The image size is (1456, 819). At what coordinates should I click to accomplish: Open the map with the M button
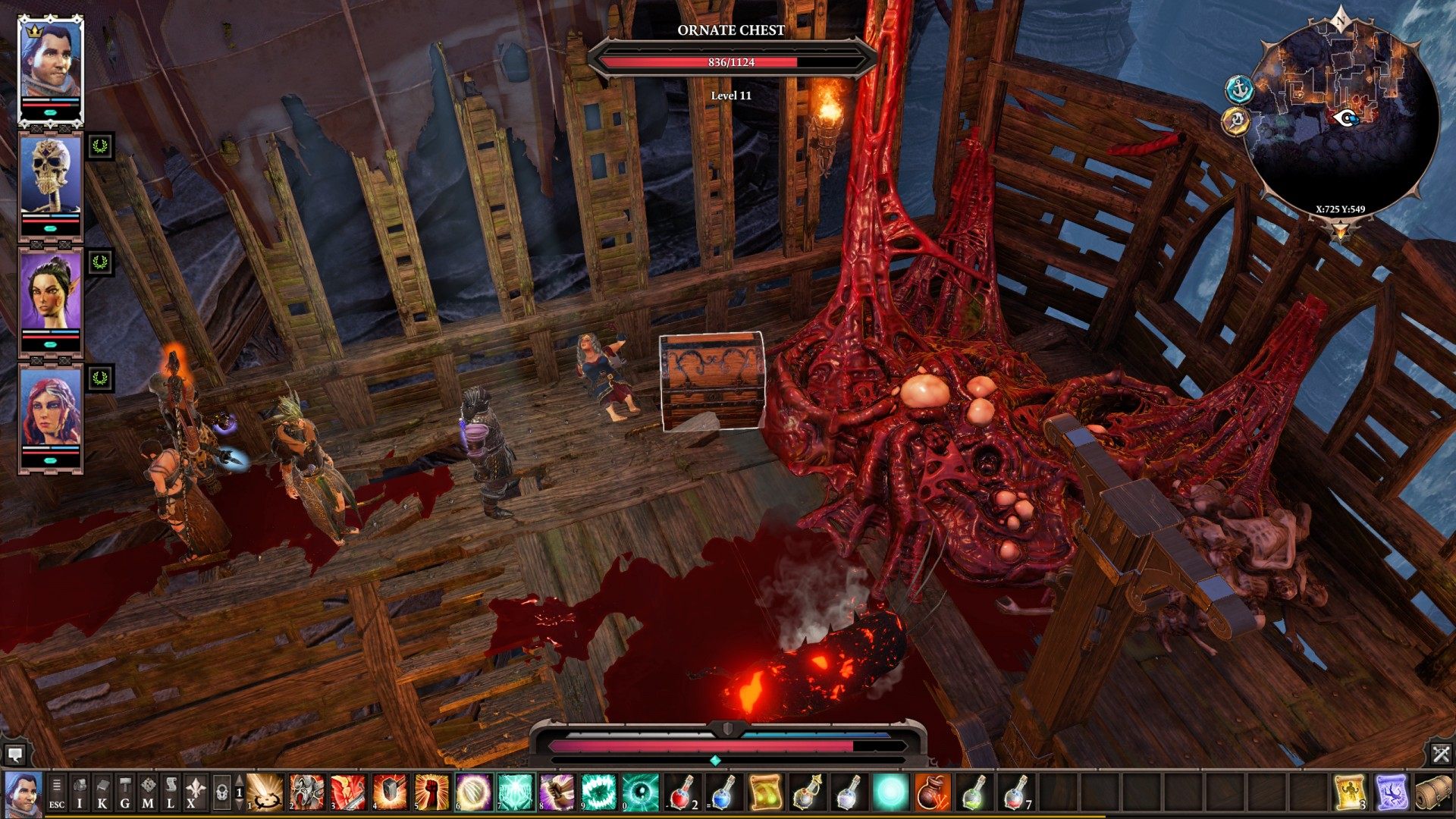click(148, 792)
